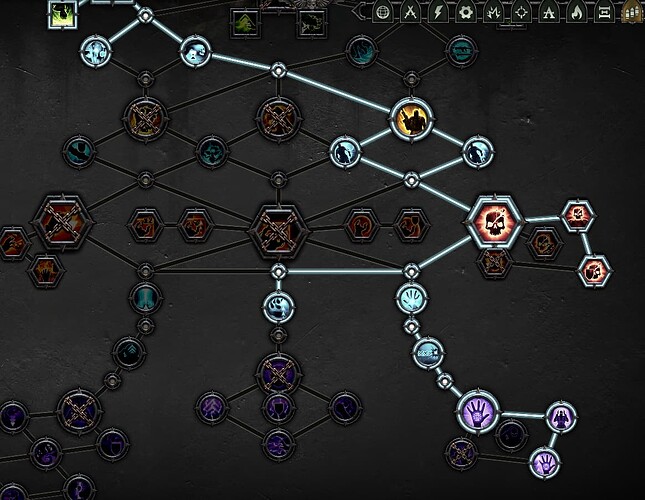This screenshot has width=645, height=500.
Task: Select the green-highlighted square icon at top left
Action: click(63, 13)
